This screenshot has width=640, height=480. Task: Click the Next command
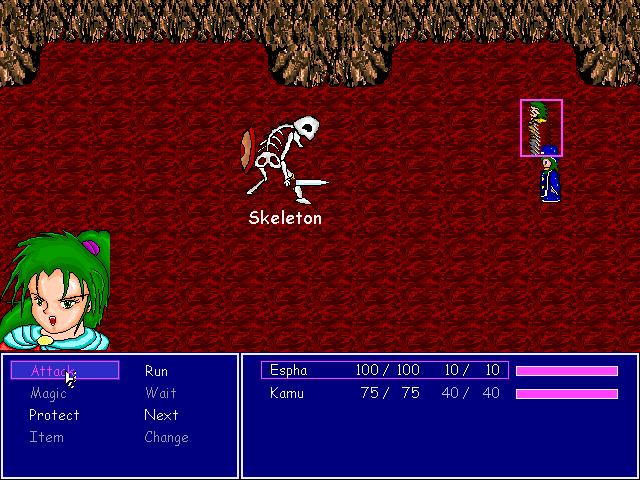coord(161,415)
